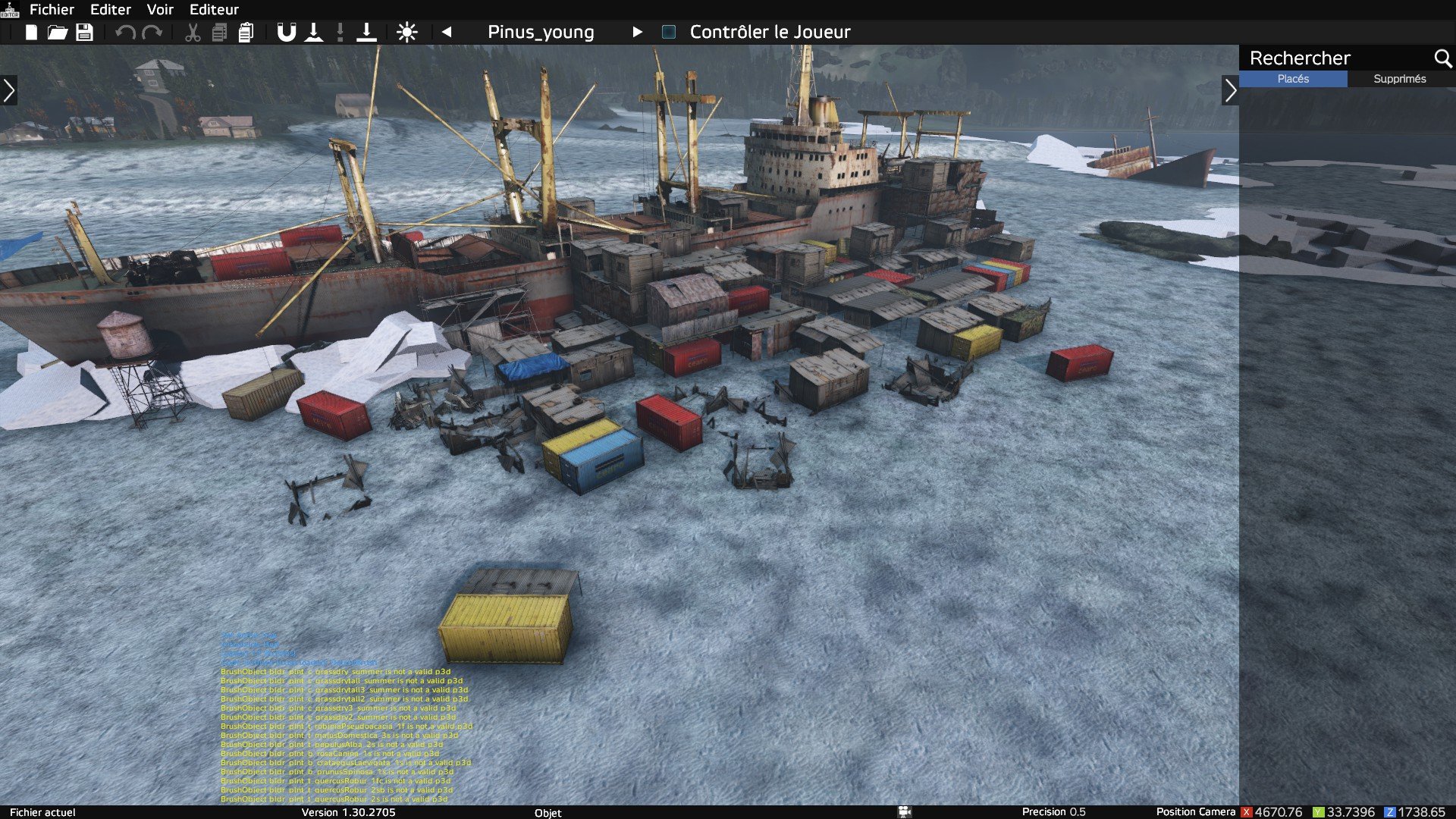The width and height of the screenshot is (1456, 819).
Task: Undo the last action
Action: (x=125, y=33)
